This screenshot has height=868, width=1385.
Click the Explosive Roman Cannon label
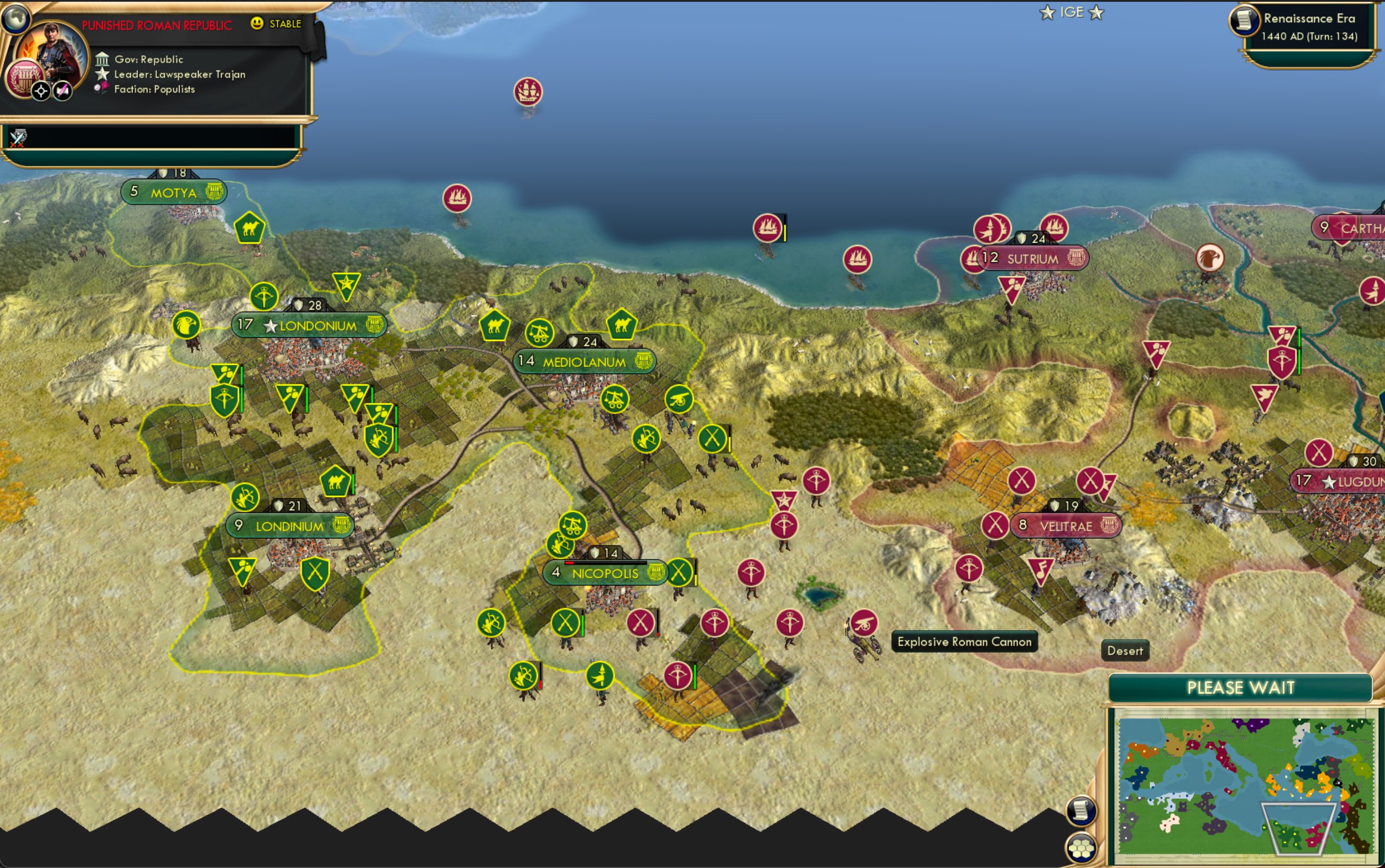coord(964,642)
